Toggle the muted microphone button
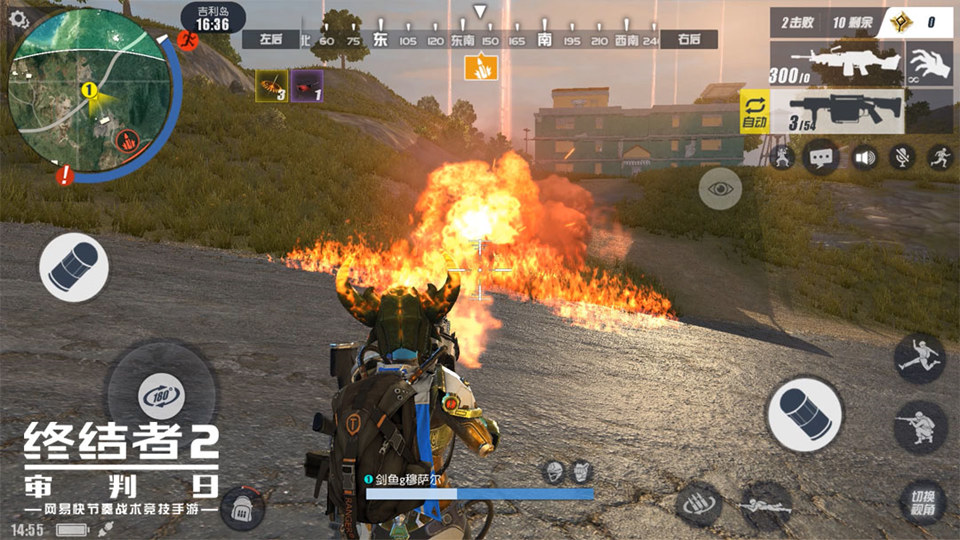960x540 pixels. click(x=903, y=157)
